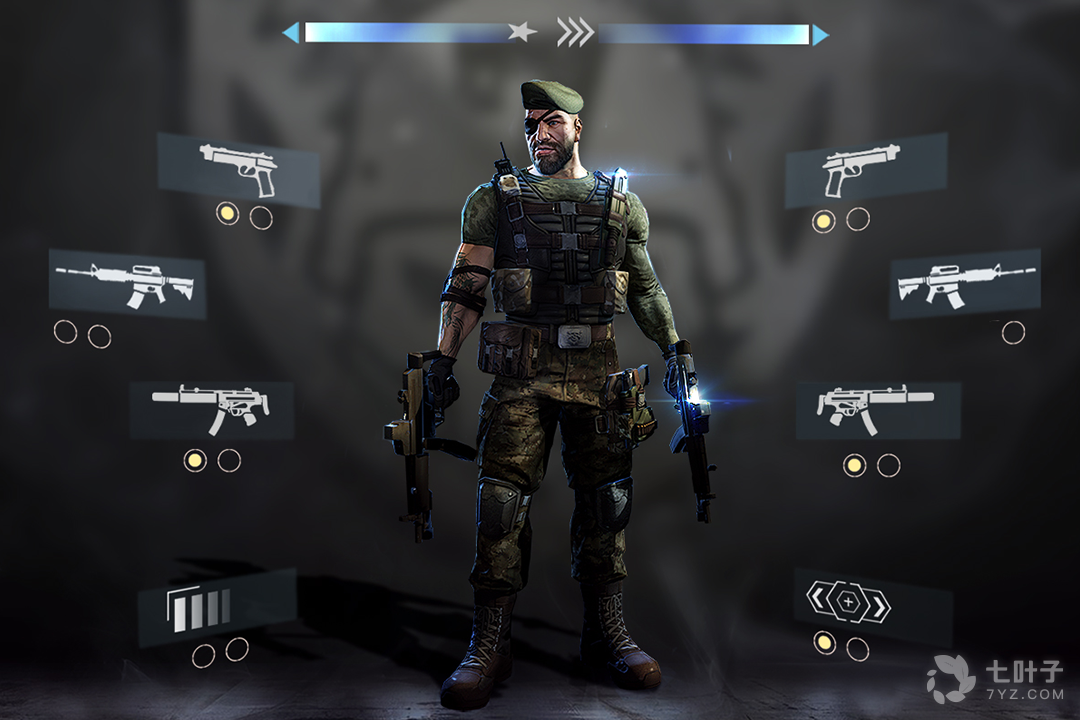Image resolution: width=1080 pixels, height=720 pixels.
Task: Open the vertical bars ammo panel
Action: click(217, 607)
